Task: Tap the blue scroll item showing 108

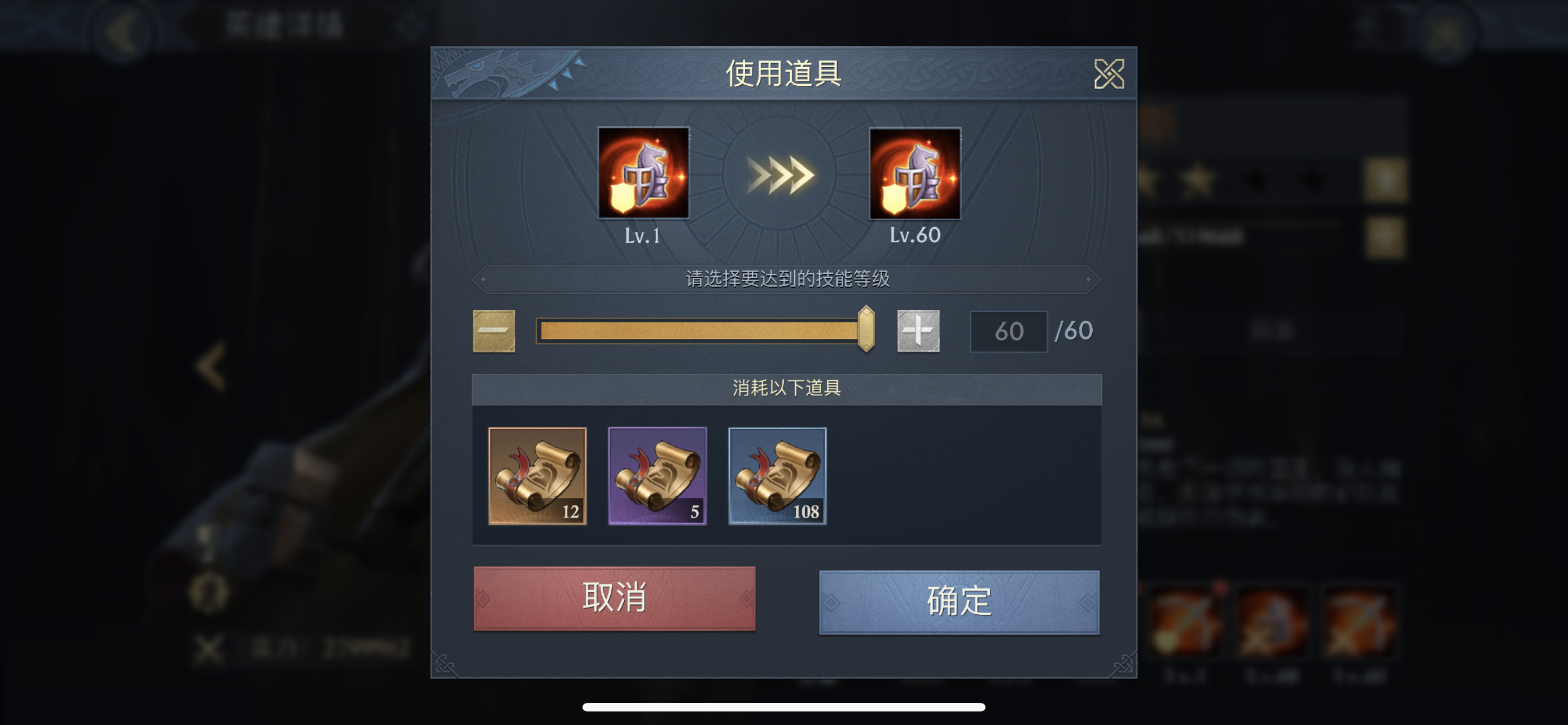Action: (777, 477)
